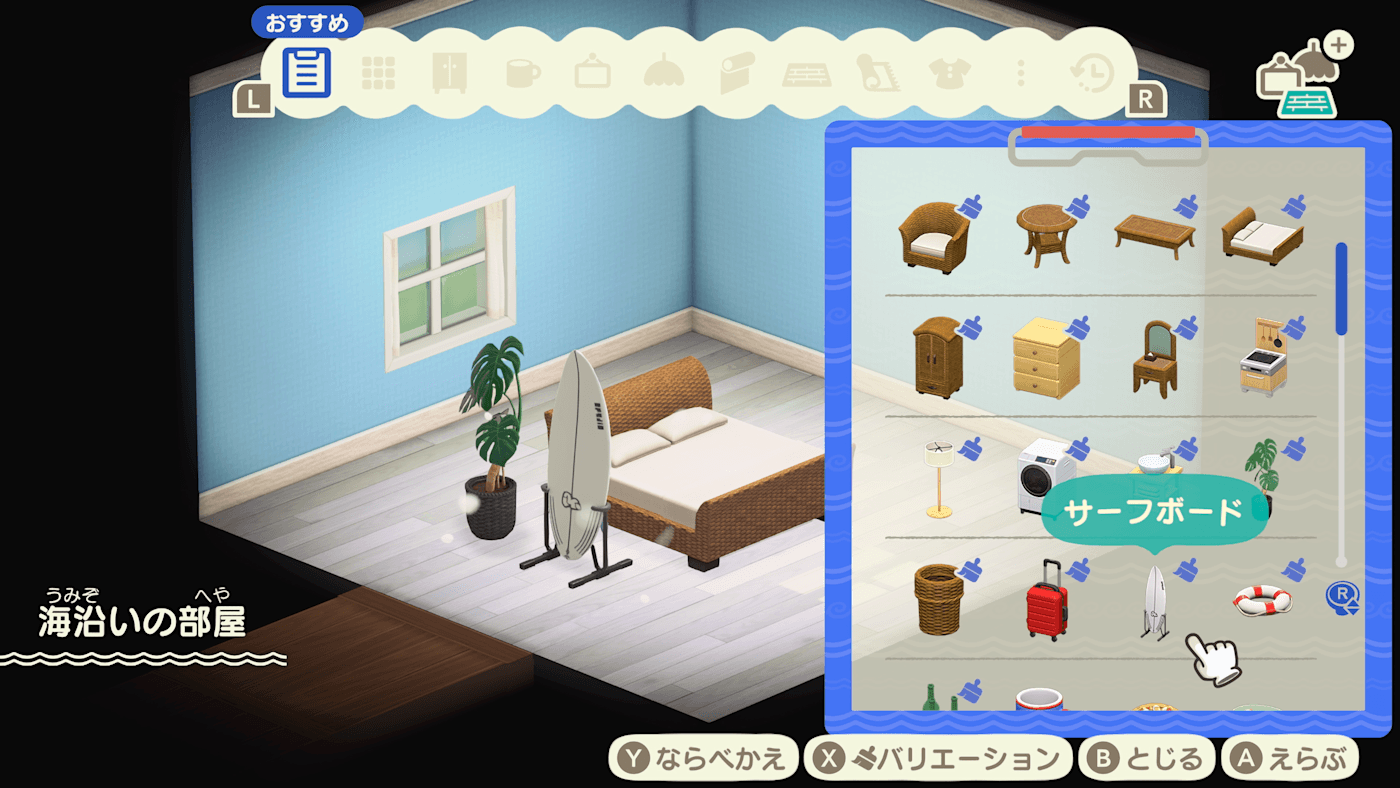Click the L shoulder button icon
This screenshot has height=788, width=1400.
pyautogui.click(x=255, y=99)
